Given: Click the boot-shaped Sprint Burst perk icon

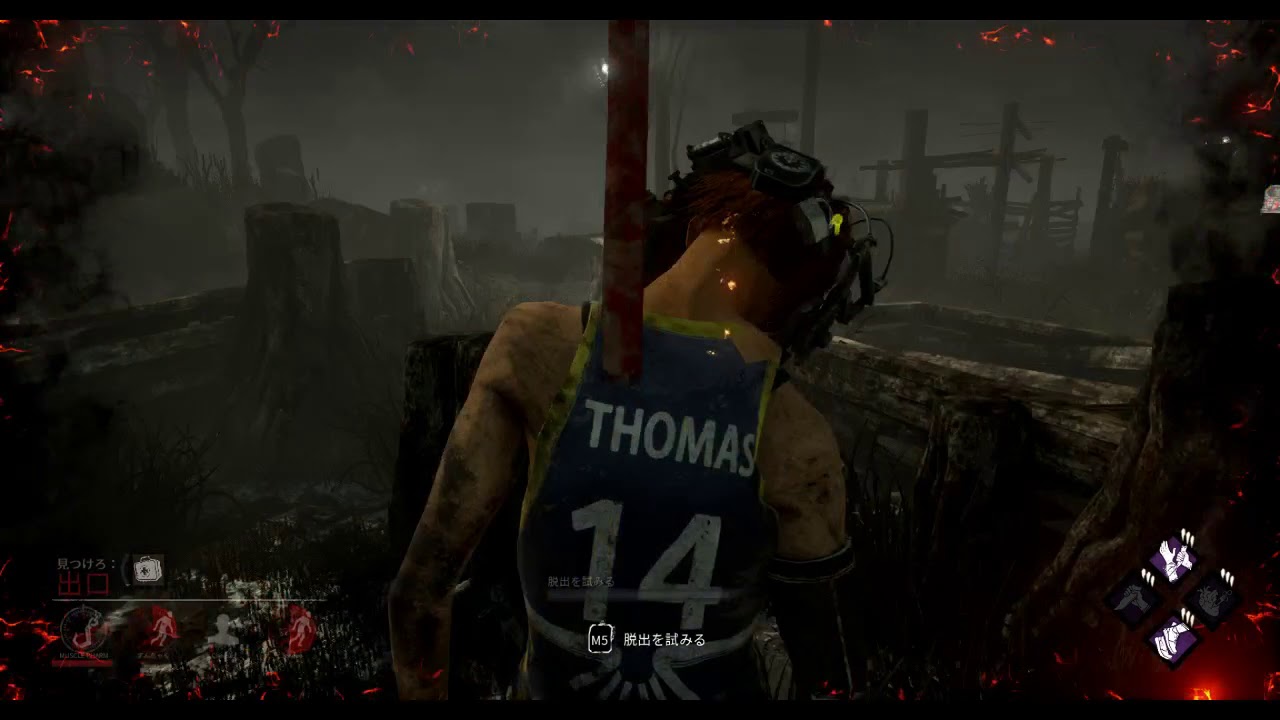Looking at the screenshot, I should pyautogui.click(x=1171, y=638).
